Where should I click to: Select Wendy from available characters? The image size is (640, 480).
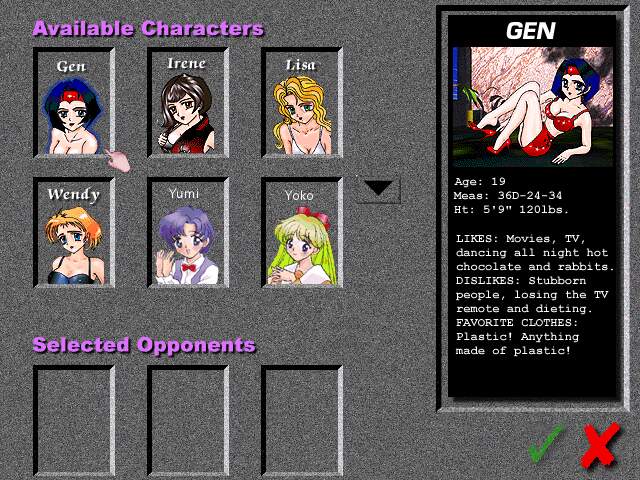pyautogui.click(x=73, y=232)
